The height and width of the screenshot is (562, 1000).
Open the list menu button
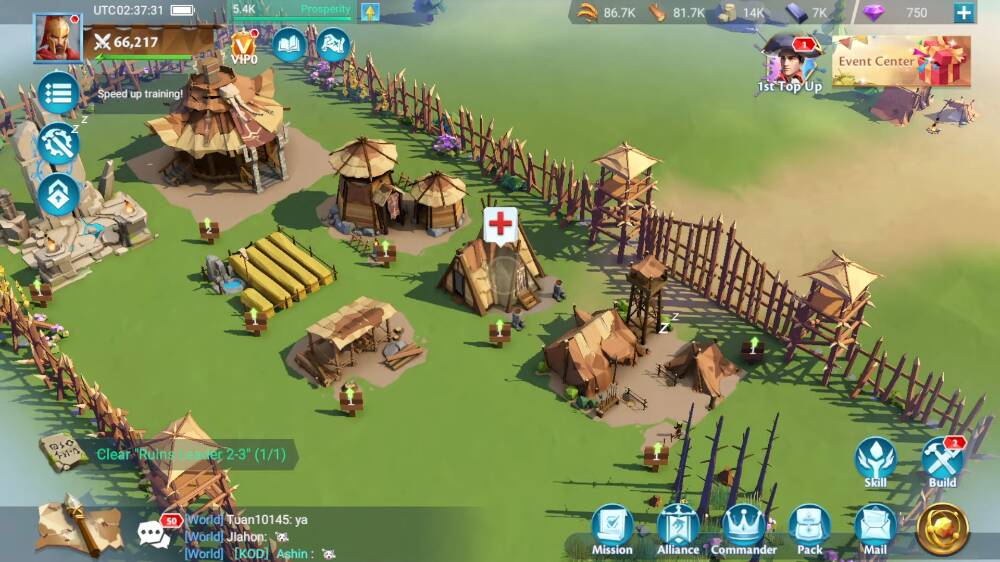58,93
